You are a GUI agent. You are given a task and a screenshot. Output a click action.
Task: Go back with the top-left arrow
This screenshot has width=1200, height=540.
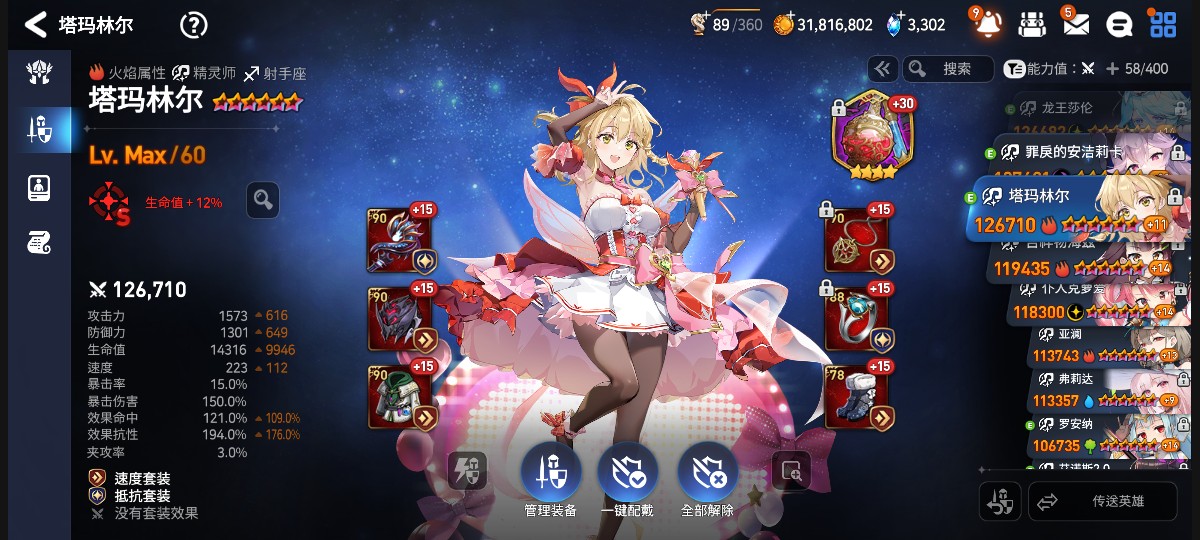[x=36, y=25]
